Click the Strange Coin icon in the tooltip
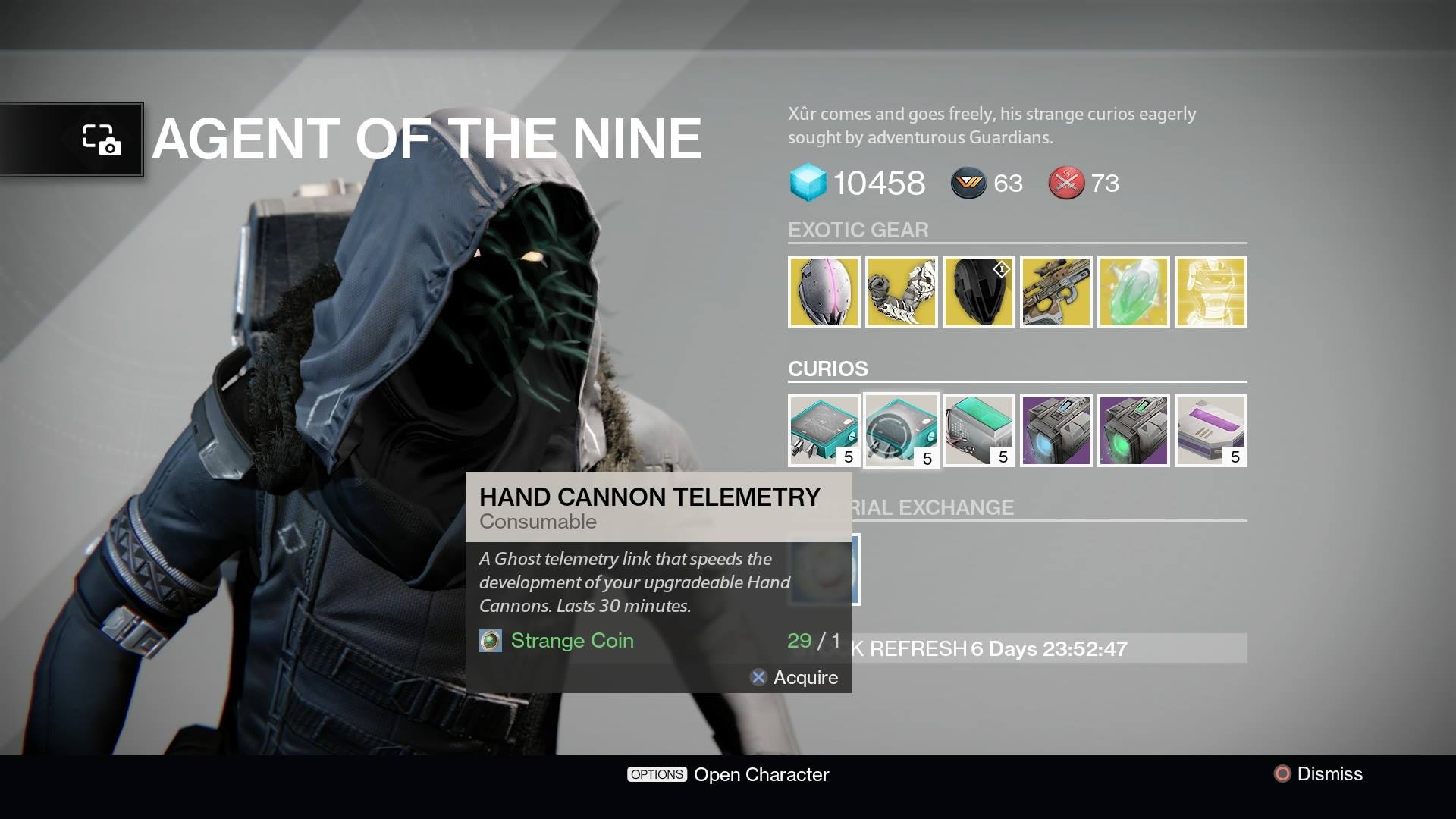The width and height of the screenshot is (1456, 819). (x=491, y=641)
